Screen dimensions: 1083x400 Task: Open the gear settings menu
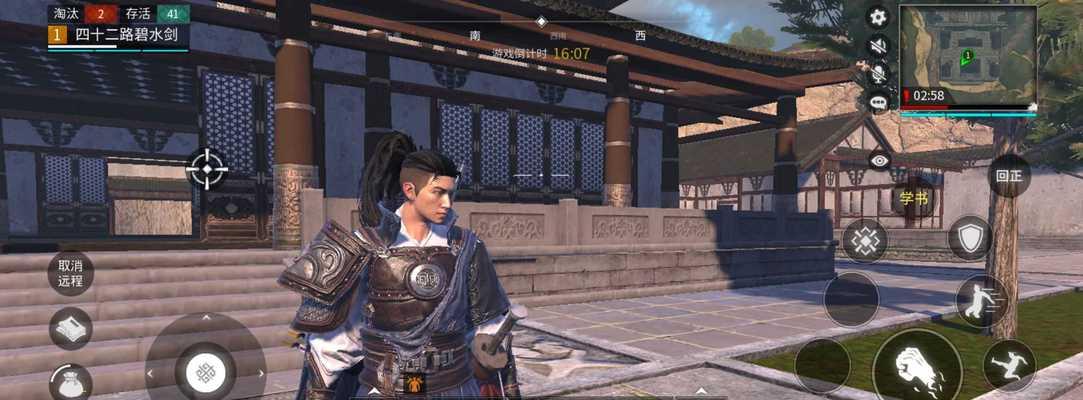878,16
